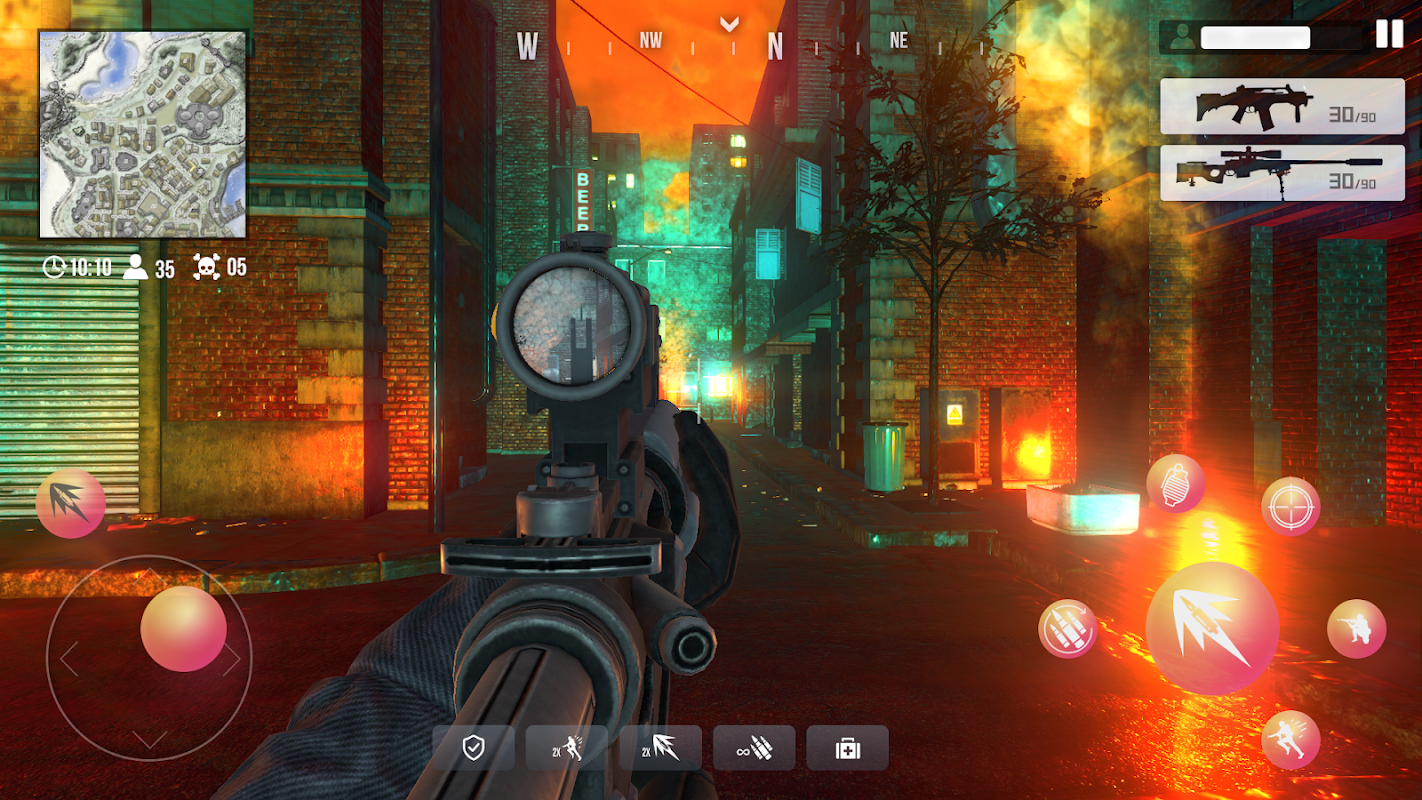The image size is (1422, 800).
Task: Throw a grenade
Action: (x=1175, y=483)
